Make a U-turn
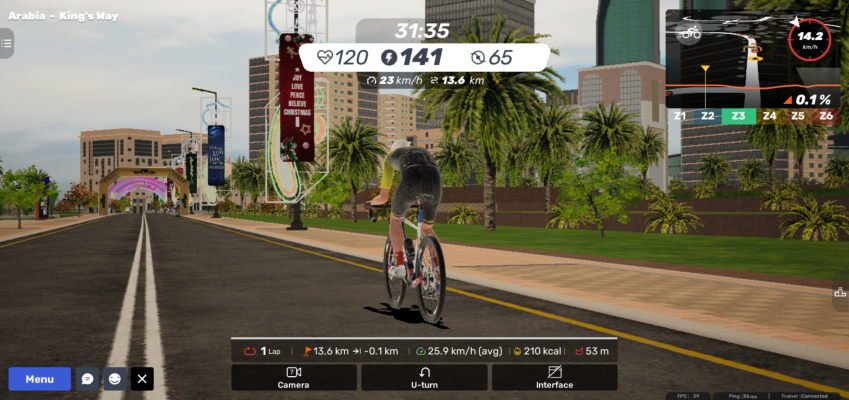The width and height of the screenshot is (849, 400). [x=424, y=377]
